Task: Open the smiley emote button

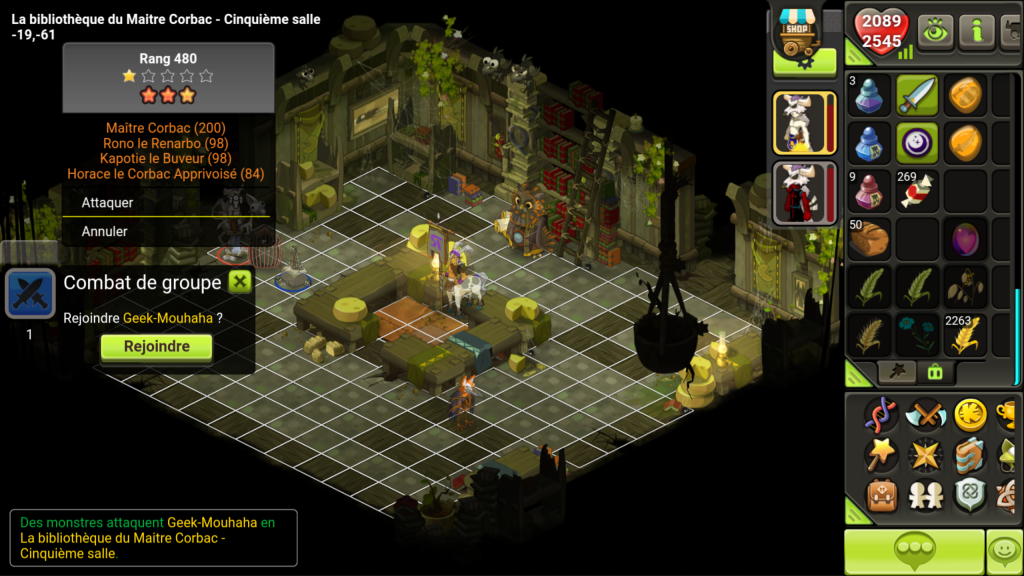Action: pyautogui.click(x=1004, y=552)
